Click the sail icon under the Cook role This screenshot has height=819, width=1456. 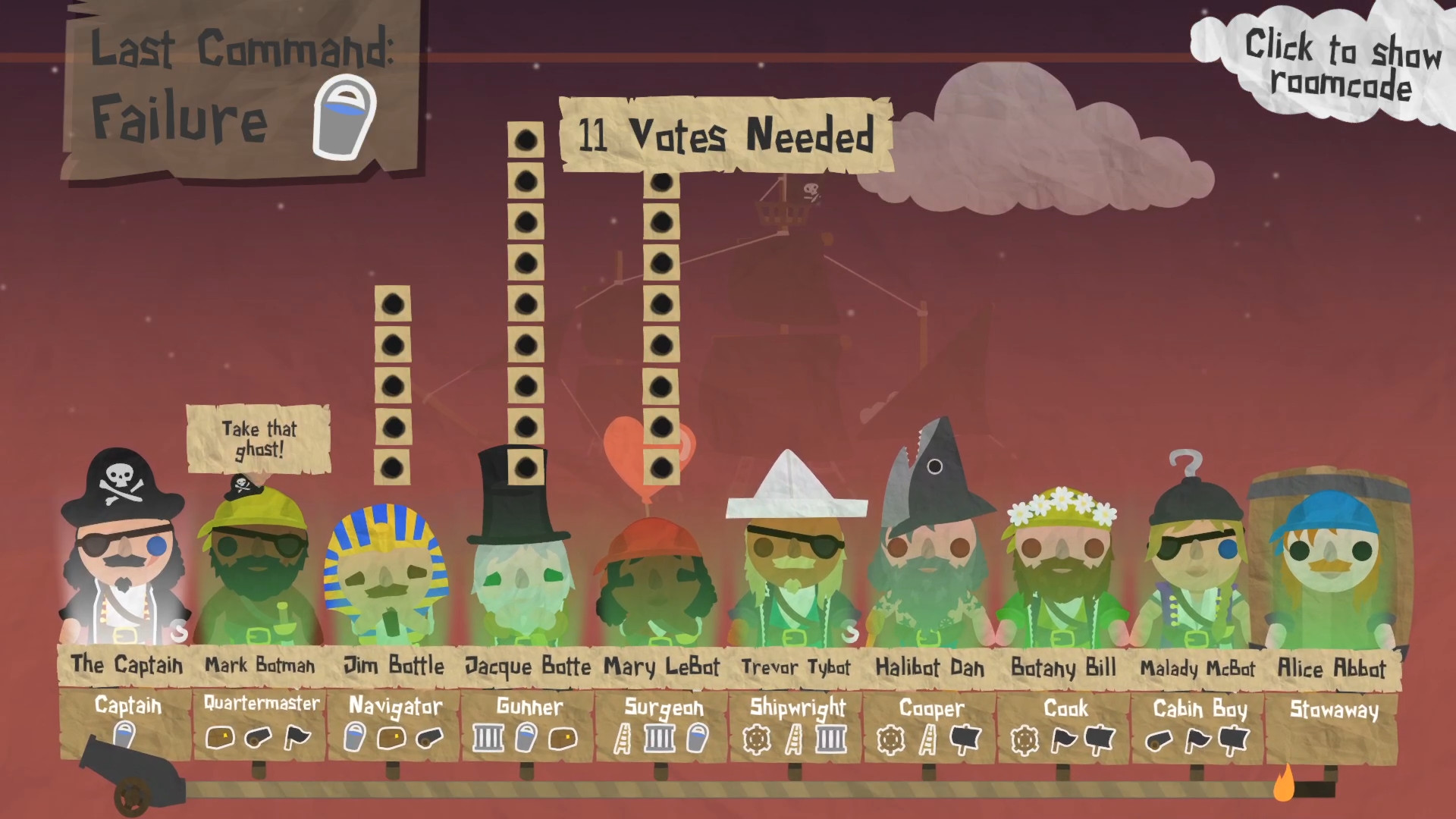tap(1099, 738)
